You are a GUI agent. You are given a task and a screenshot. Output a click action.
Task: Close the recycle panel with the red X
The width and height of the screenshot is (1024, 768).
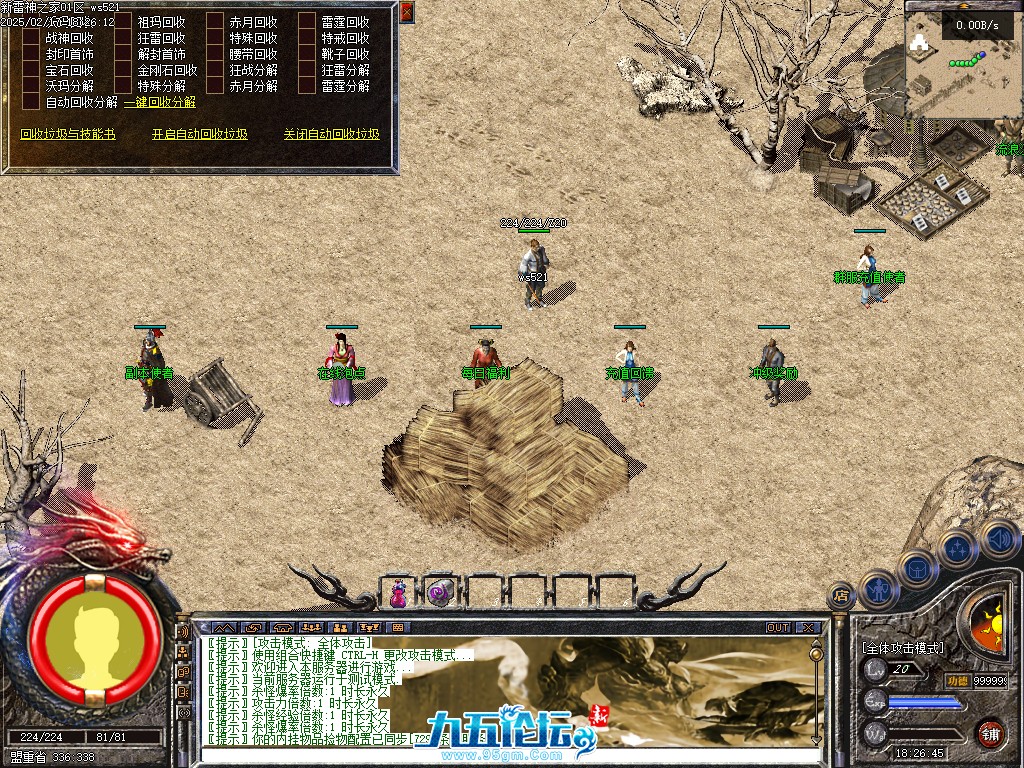coord(406,12)
